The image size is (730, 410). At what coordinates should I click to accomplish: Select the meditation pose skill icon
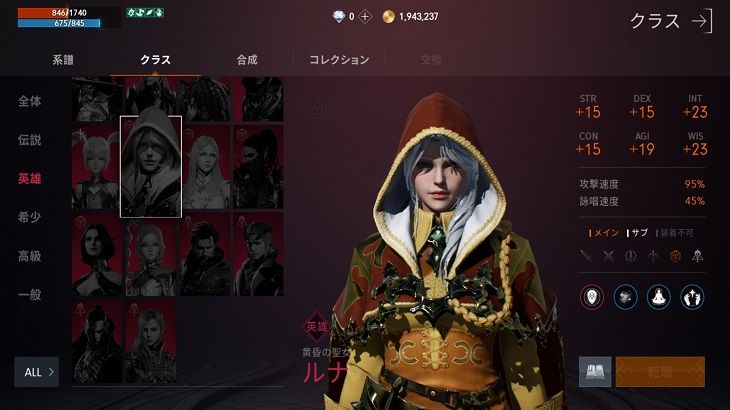point(659,296)
